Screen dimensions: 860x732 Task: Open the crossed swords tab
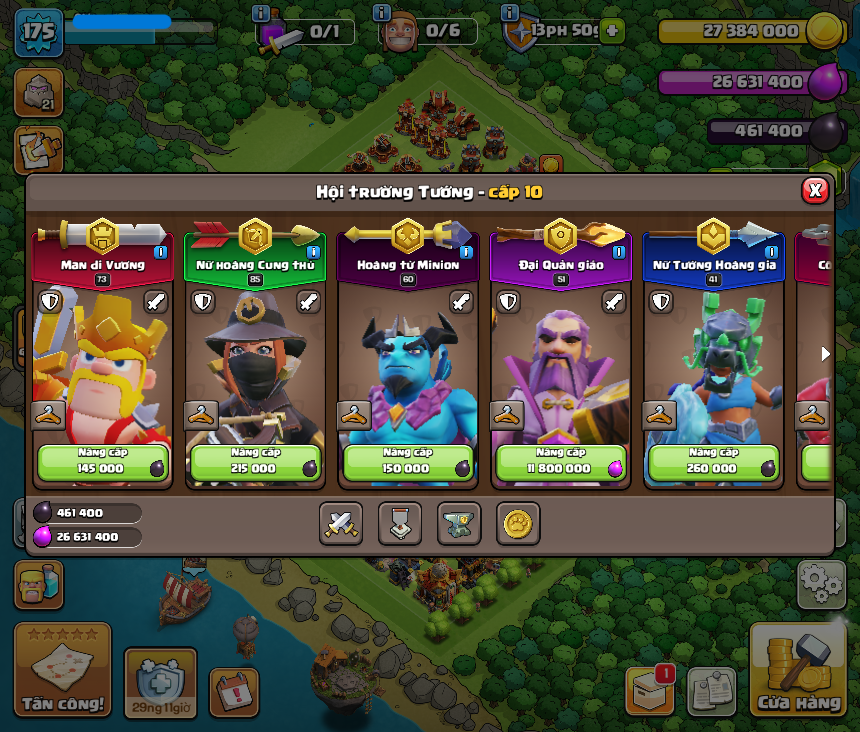341,523
